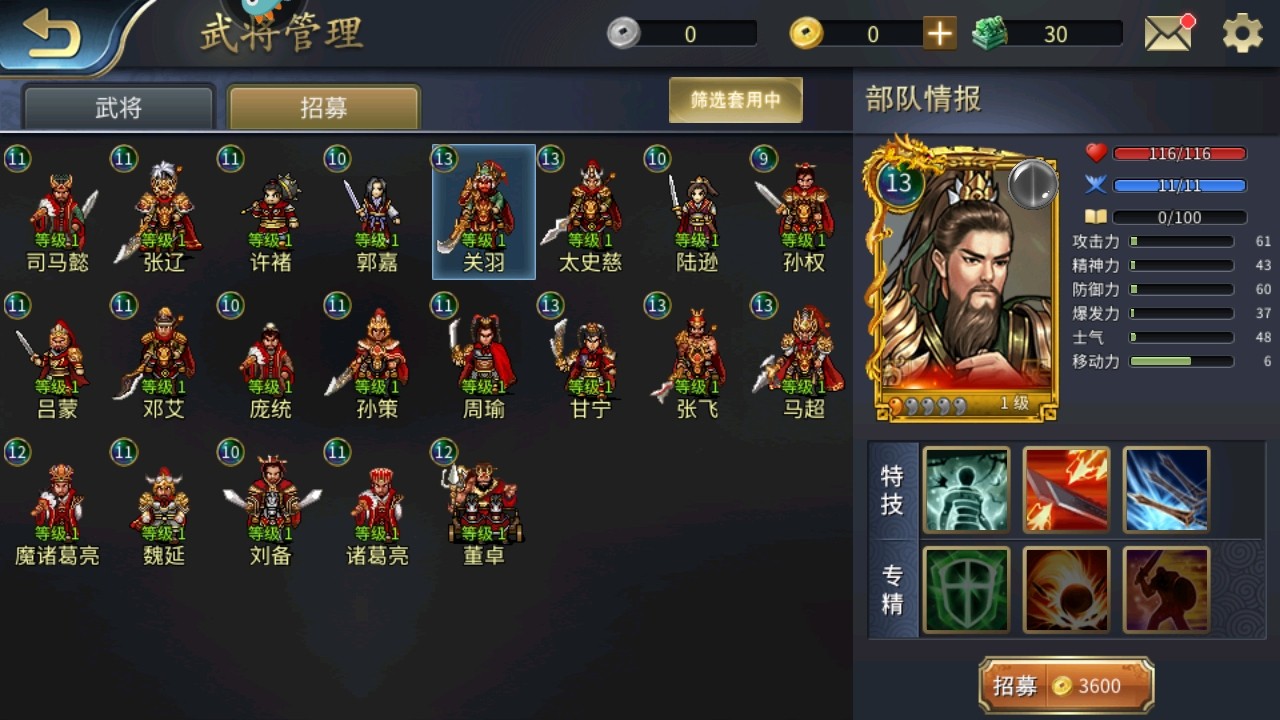1280x720 pixels.
Task: Open the mail envelope inbox
Action: point(1168,34)
